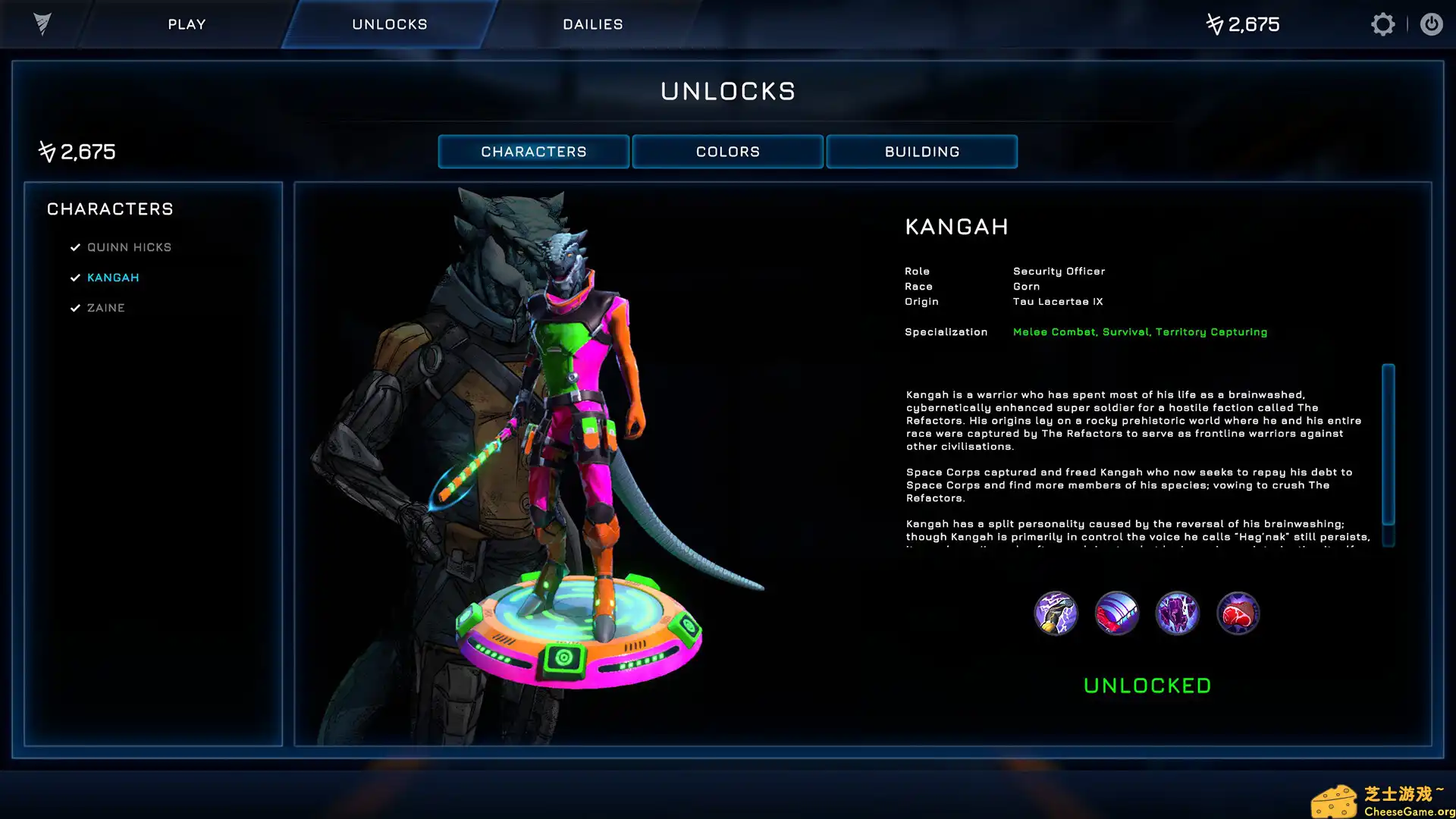Open the Play tab in top navigation
This screenshot has width=1456, height=819.
(x=187, y=24)
